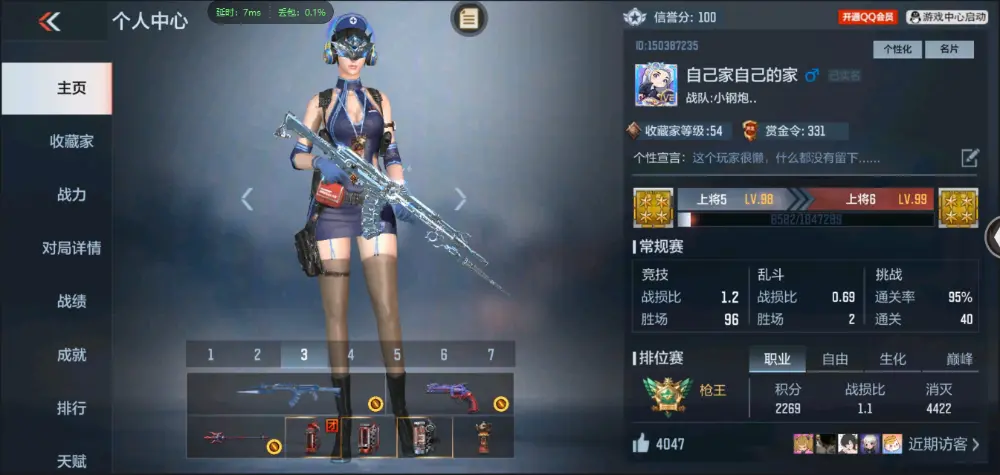Go back using the double-arrow button
The width and height of the screenshot is (1000, 475).
coord(49,21)
